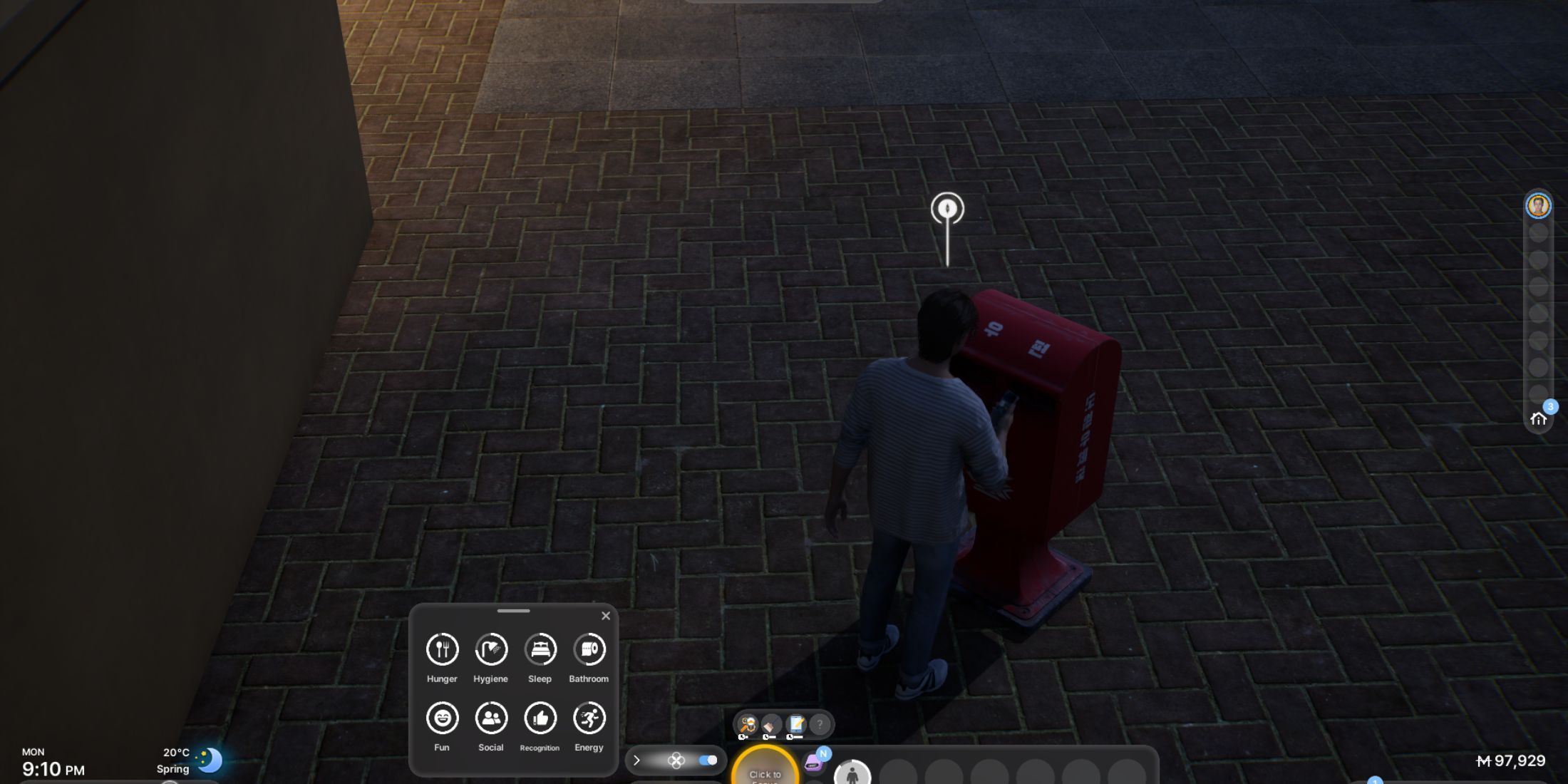This screenshot has width=1568, height=784.
Task: Select the broom queued action
Action: (772, 726)
